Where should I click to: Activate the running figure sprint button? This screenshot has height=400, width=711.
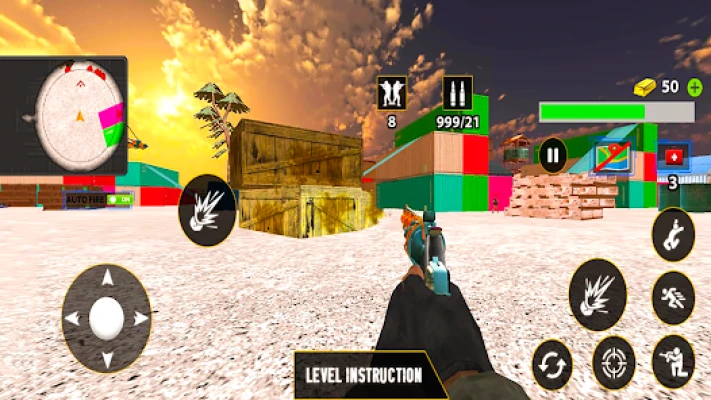coord(673,298)
